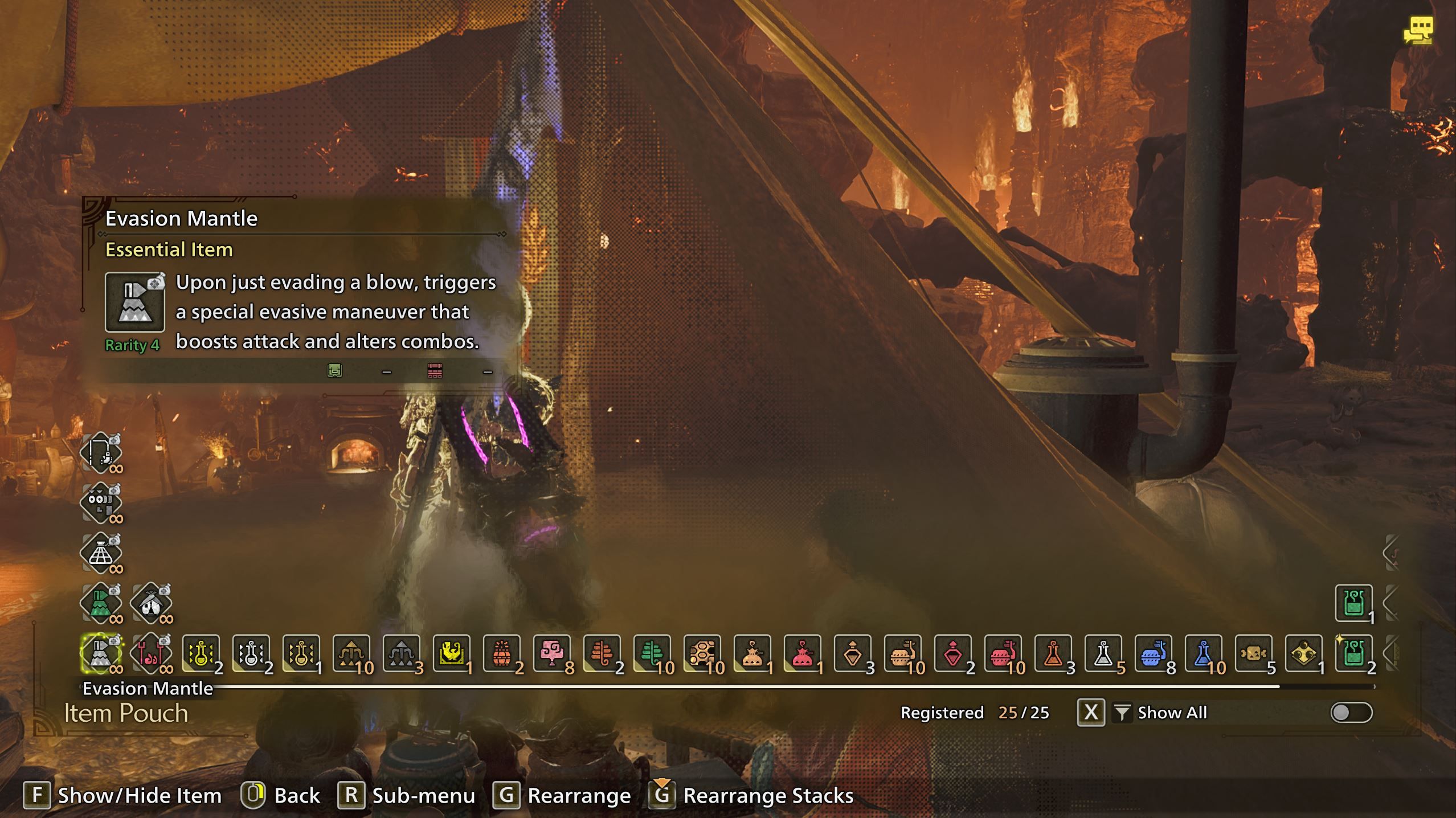The width and height of the screenshot is (1456, 818).
Task: Toggle the Show All filter switch
Action: pos(1351,713)
